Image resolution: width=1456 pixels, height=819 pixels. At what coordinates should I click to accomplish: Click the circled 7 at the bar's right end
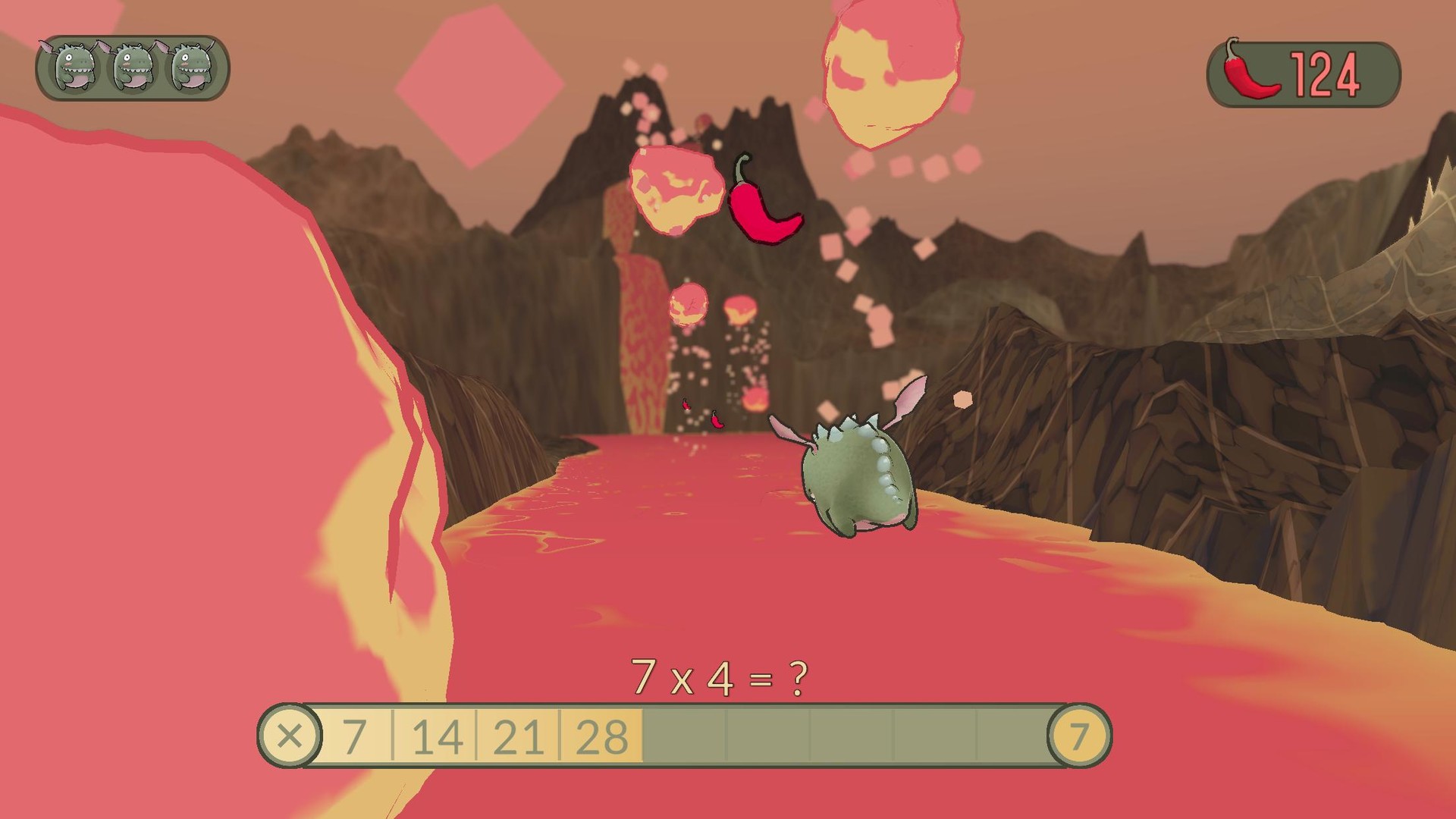(x=1080, y=734)
